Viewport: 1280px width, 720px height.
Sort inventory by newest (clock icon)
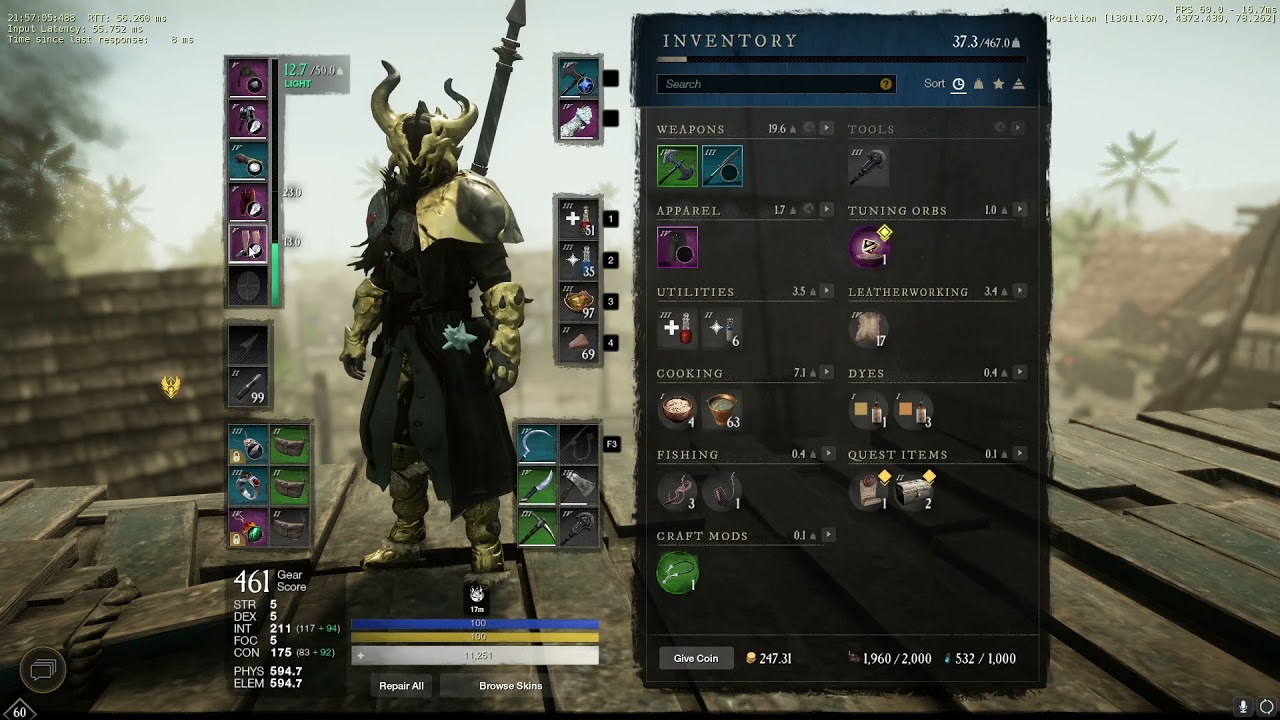958,84
